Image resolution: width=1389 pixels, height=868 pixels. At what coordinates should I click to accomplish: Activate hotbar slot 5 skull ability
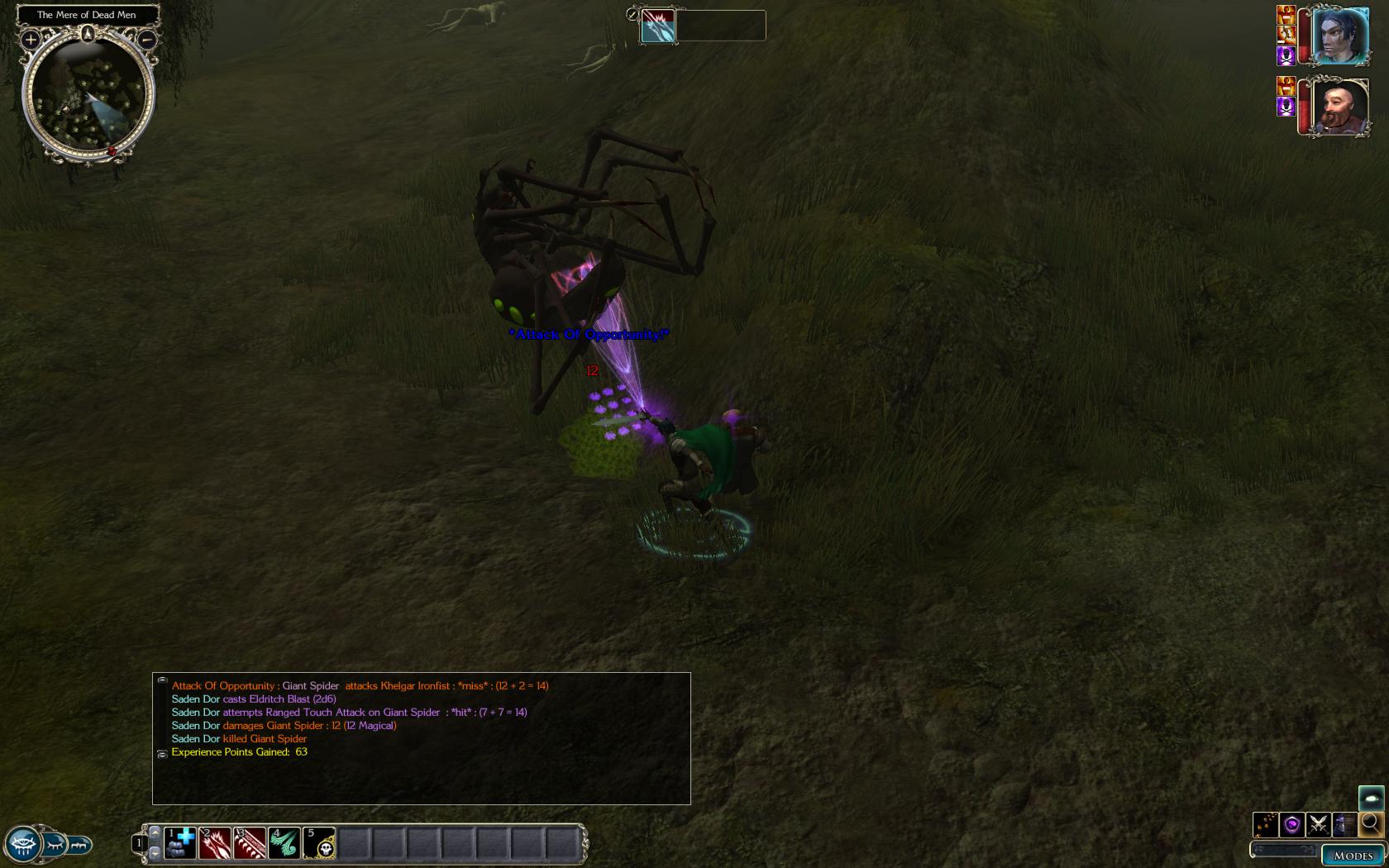320,843
